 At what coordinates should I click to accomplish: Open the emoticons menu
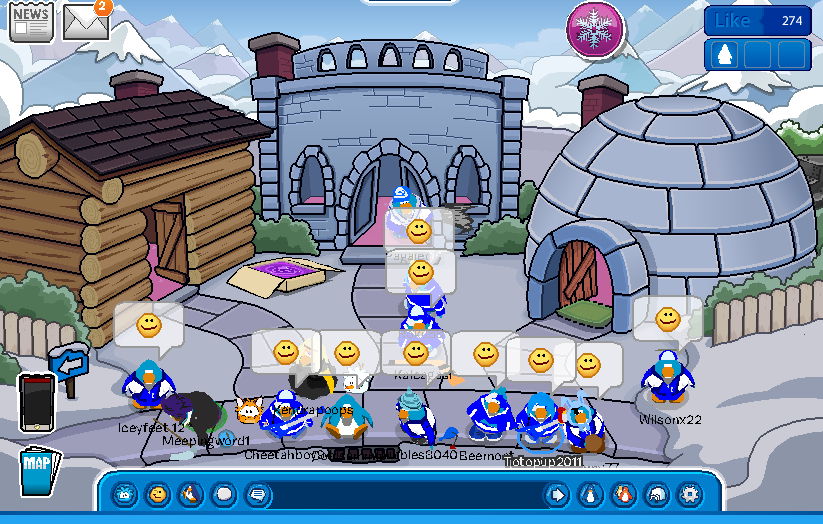pos(157,494)
